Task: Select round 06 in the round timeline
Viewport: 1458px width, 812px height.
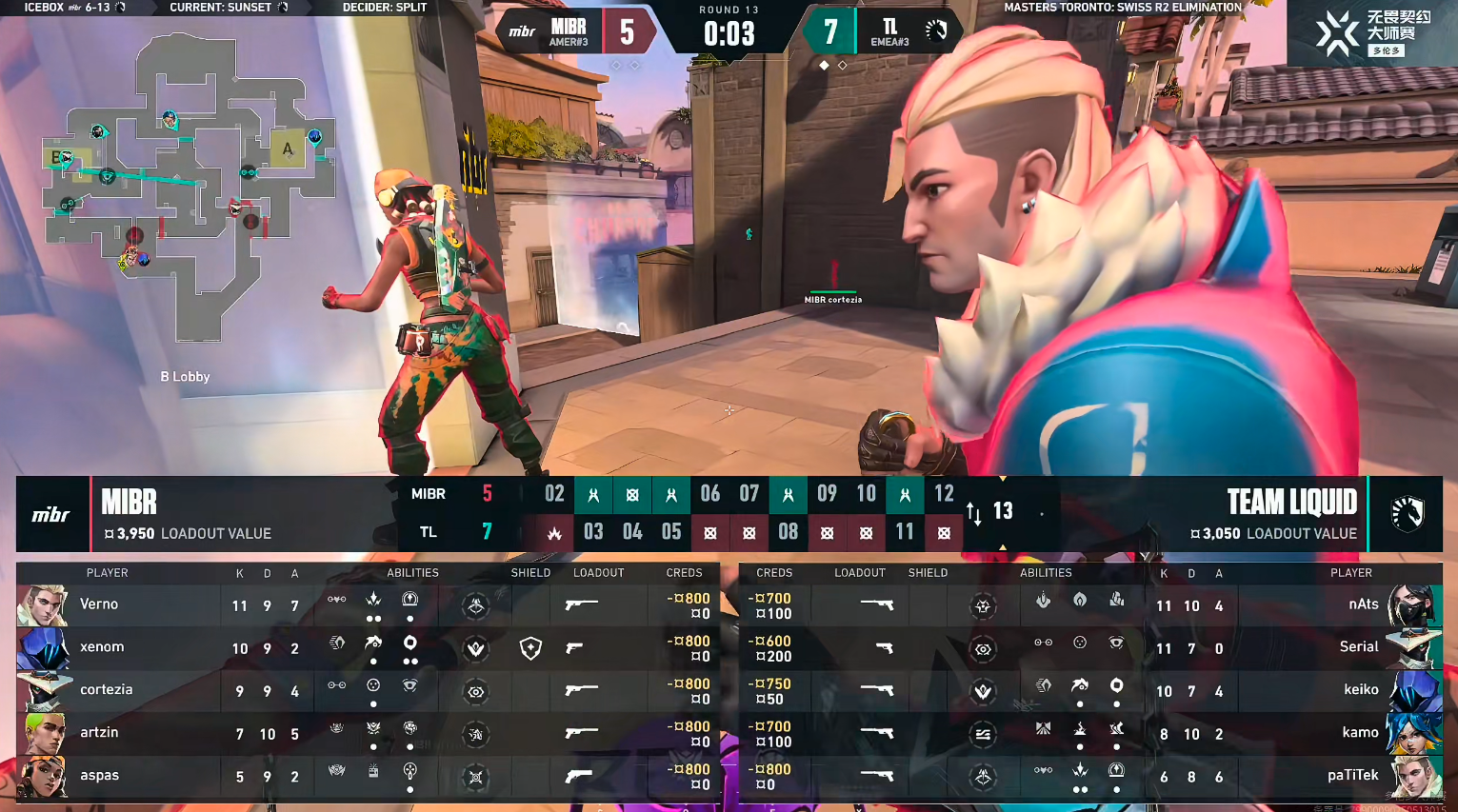Action: pyautogui.click(x=710, y=494)
